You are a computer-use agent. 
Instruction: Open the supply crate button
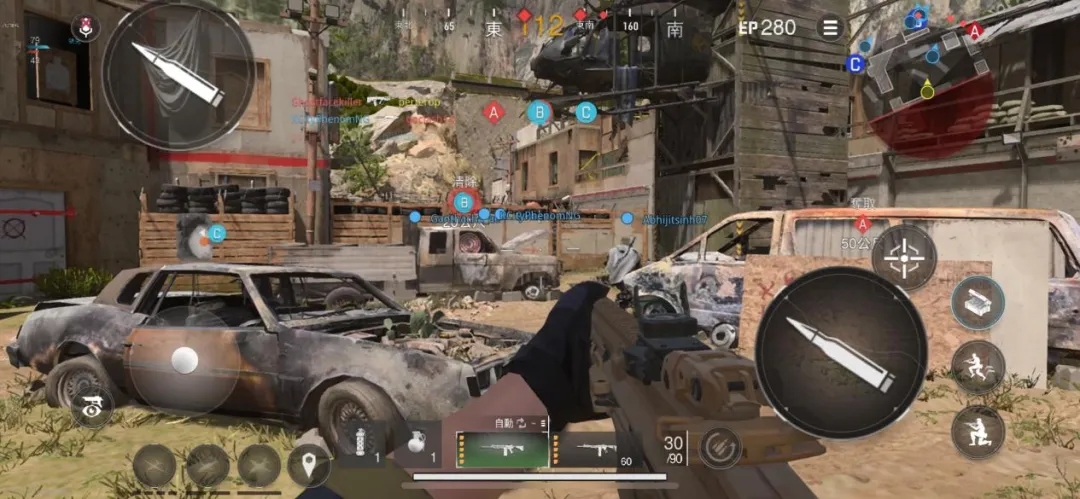click(977, 302)
